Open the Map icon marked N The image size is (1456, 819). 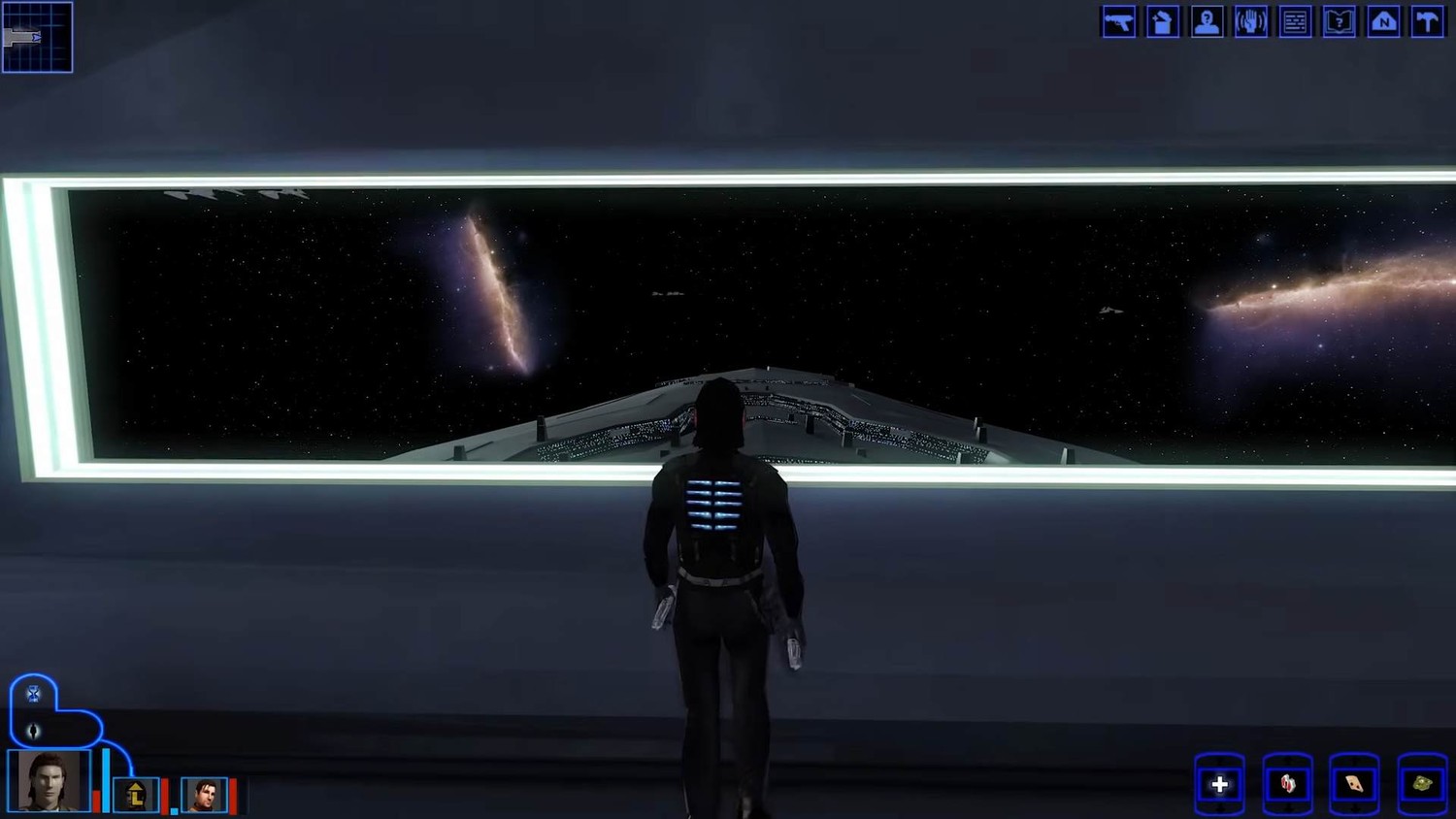(x=1383, y=21)
